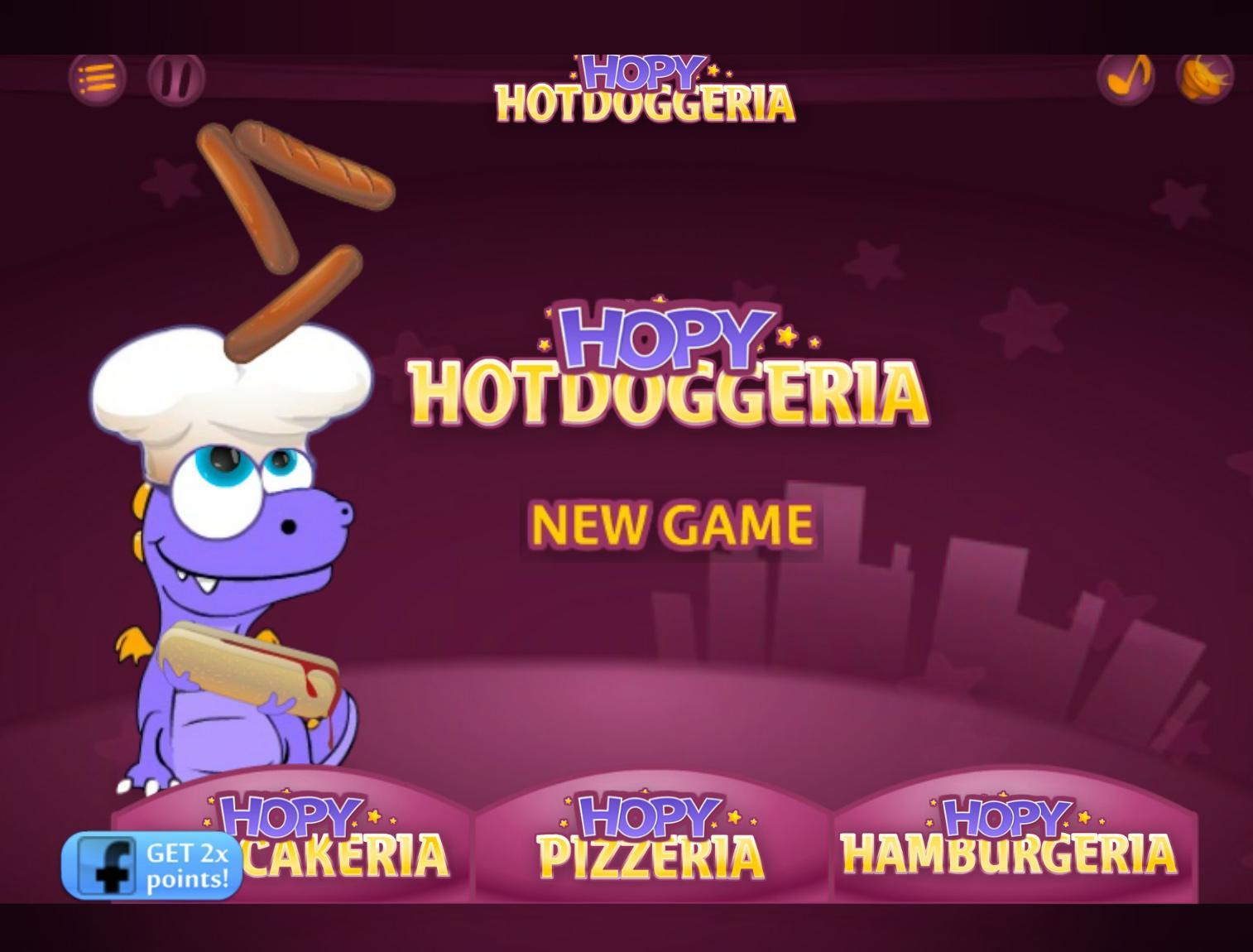
Task: Start a New Game
Action: coord(671,522)
